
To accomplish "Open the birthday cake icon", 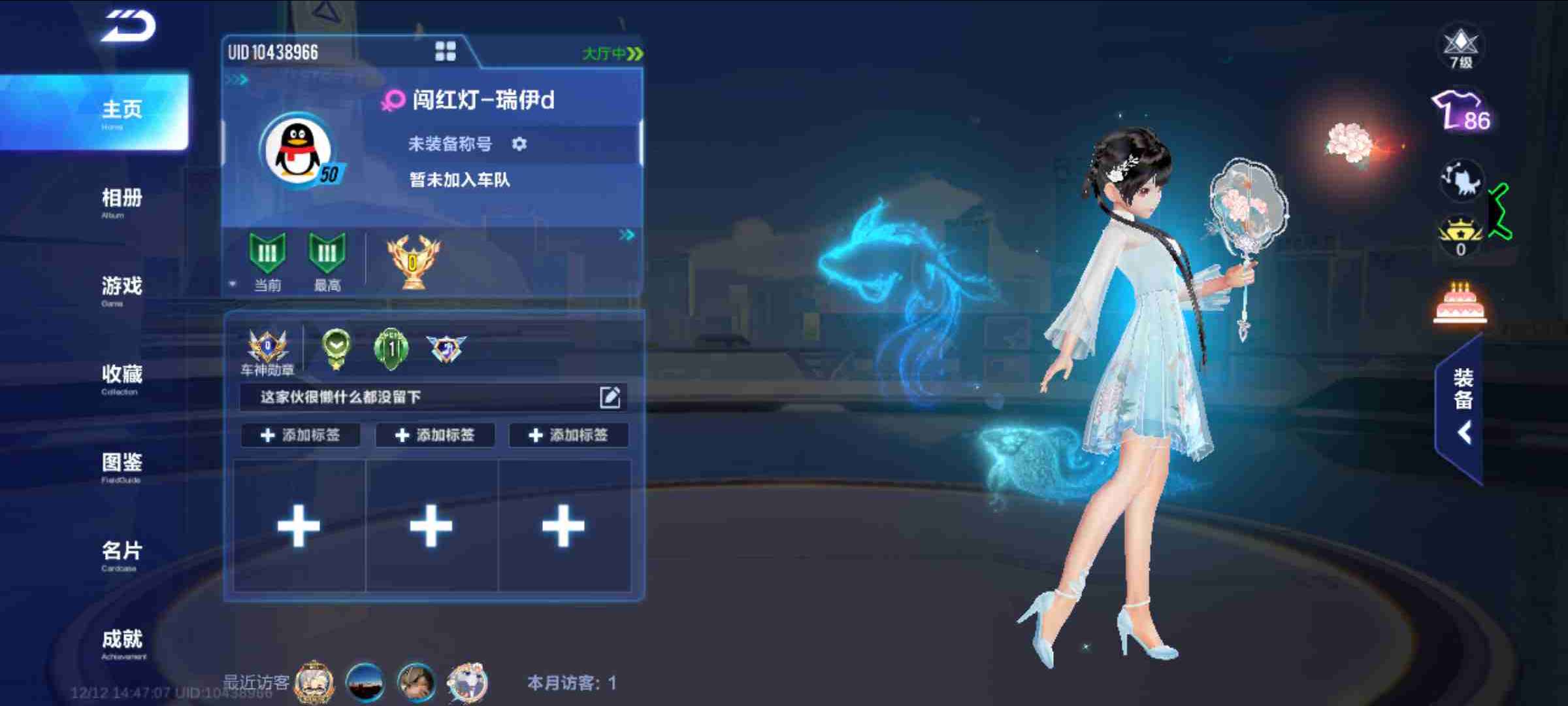I will point(1460,304).
